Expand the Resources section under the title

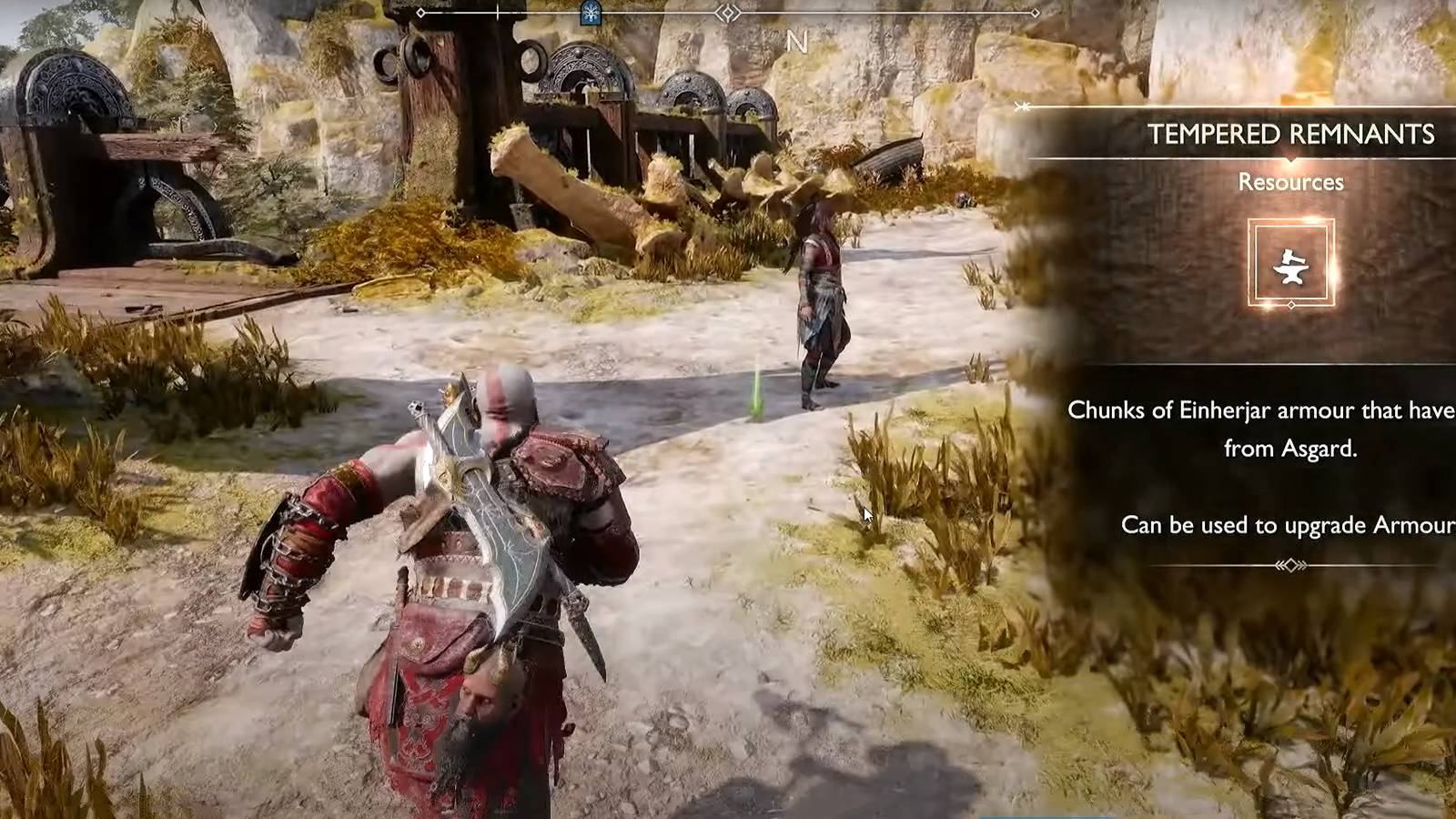click(1291, 182)
